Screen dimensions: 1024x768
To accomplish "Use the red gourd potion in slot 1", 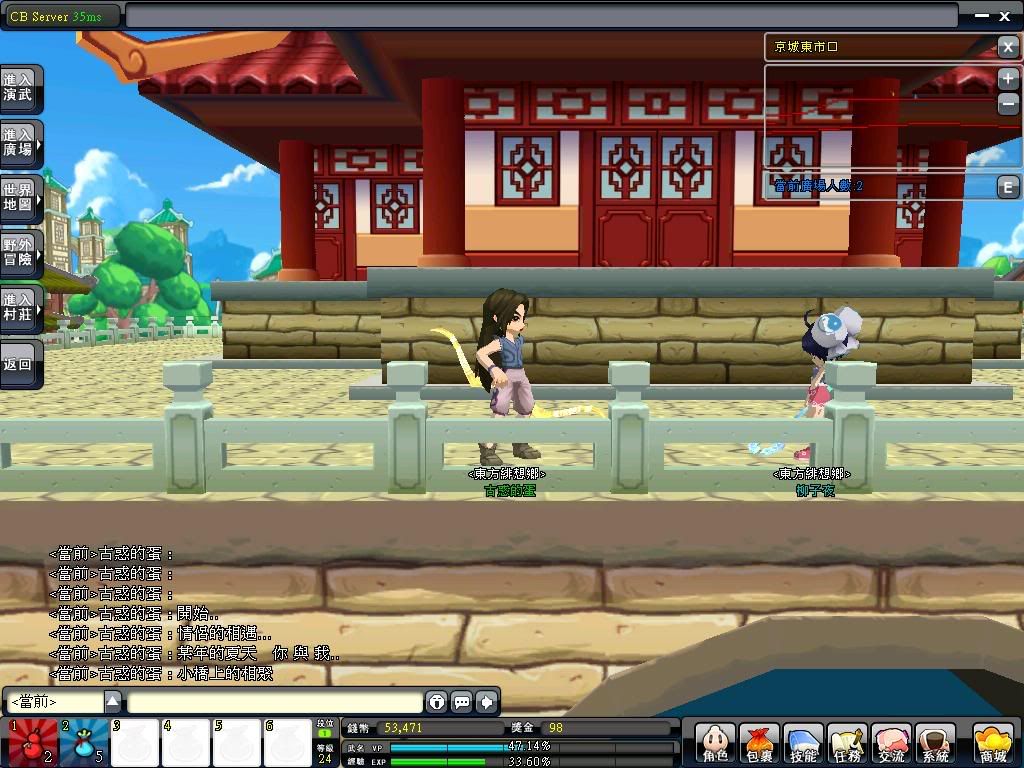I will (x=32, y=743).
